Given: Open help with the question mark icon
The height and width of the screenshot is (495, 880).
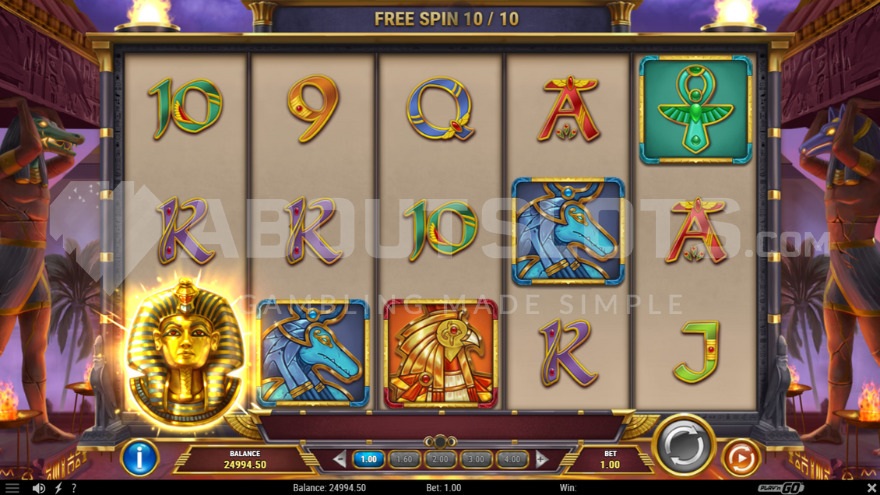Looking at the screenshot, I should point(73,488).
